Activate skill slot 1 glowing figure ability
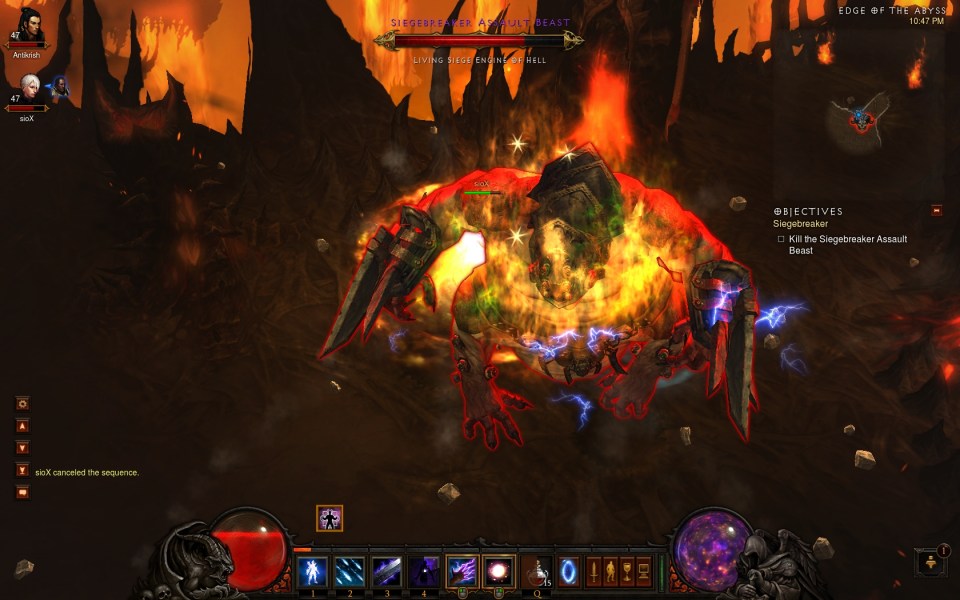 click(312, 571)
